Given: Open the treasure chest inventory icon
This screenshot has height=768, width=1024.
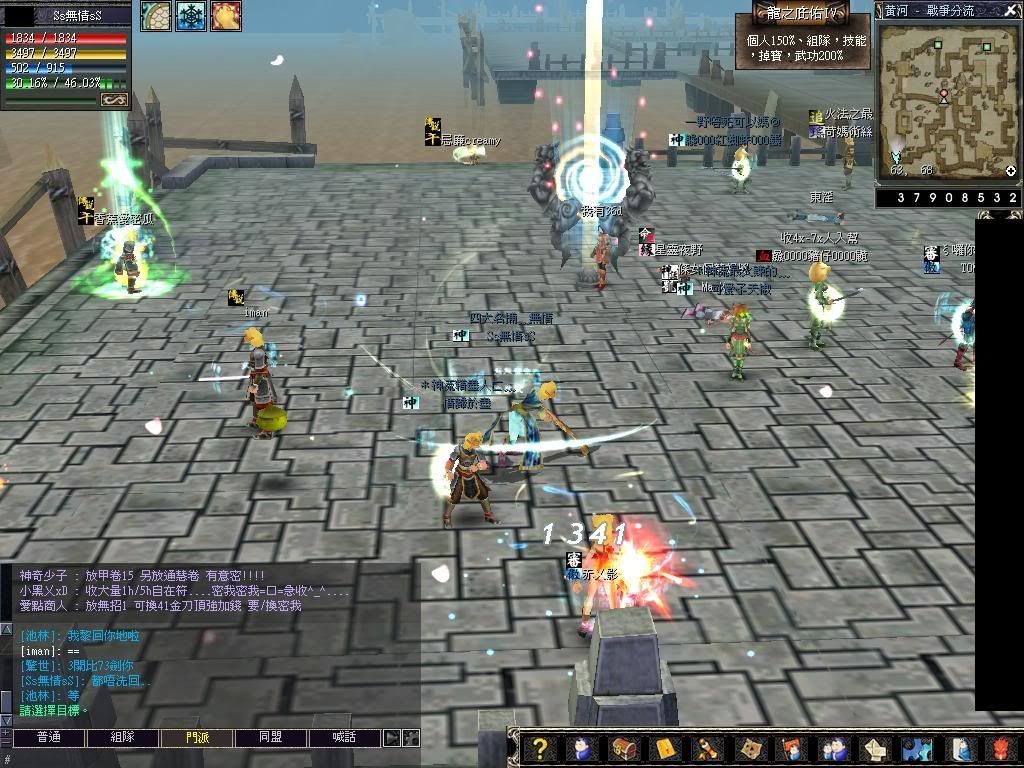Looking at the screenshot, I should [x=622, y=749].
